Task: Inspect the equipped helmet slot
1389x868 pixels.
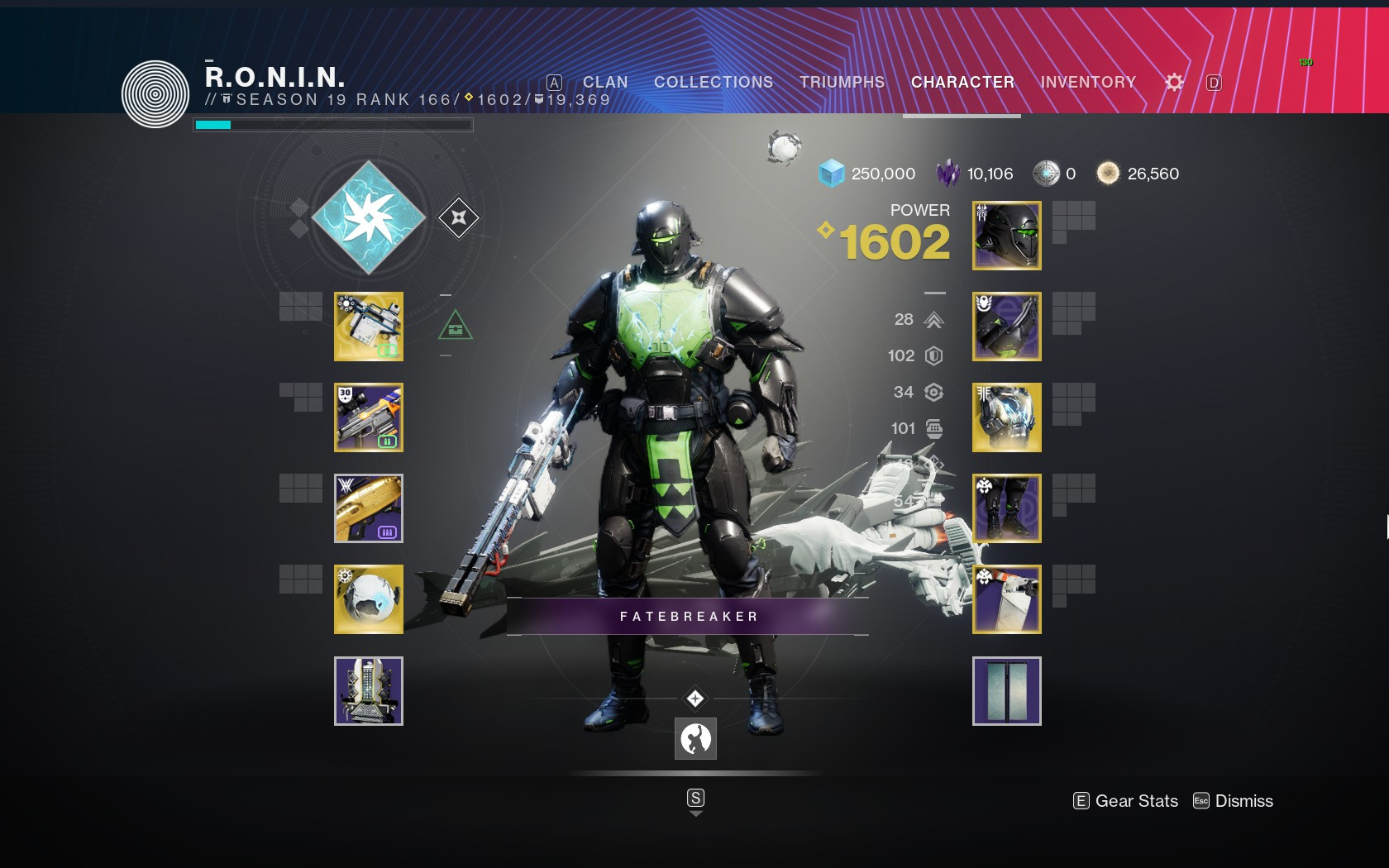Action: click(x=1007, y=236)
